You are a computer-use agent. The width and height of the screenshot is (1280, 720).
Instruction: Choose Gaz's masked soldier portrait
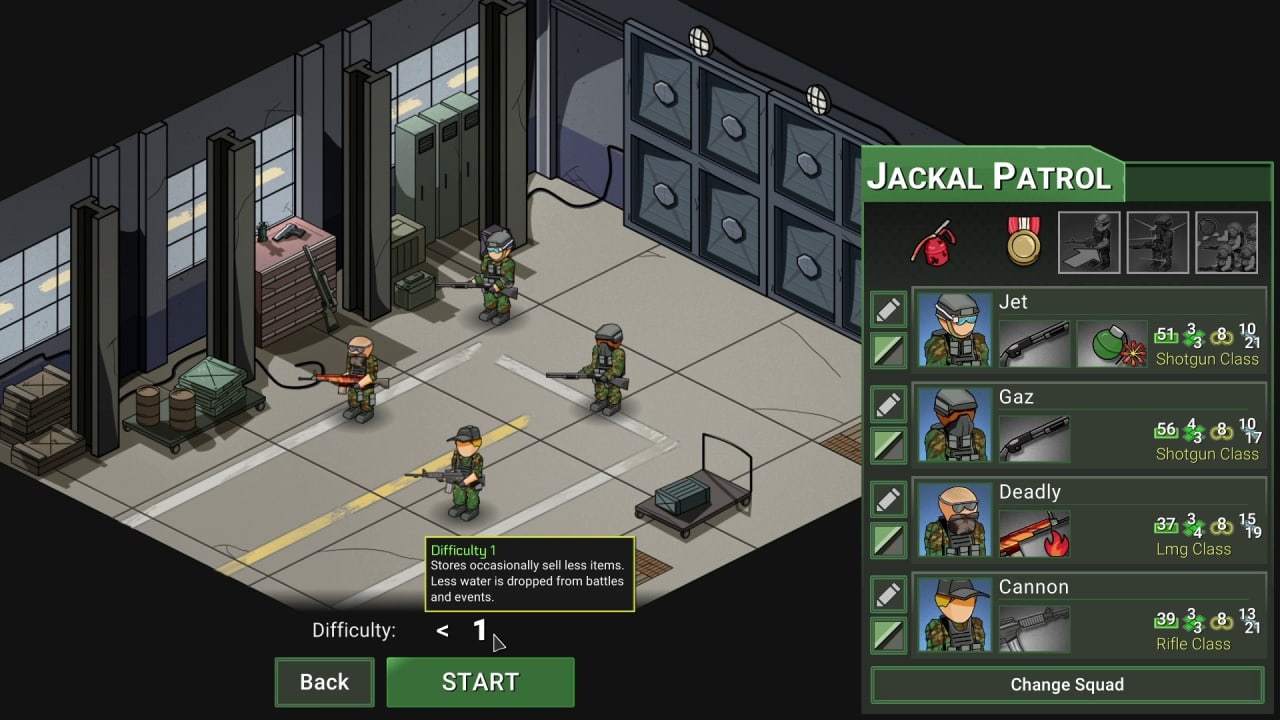(953, 425)
